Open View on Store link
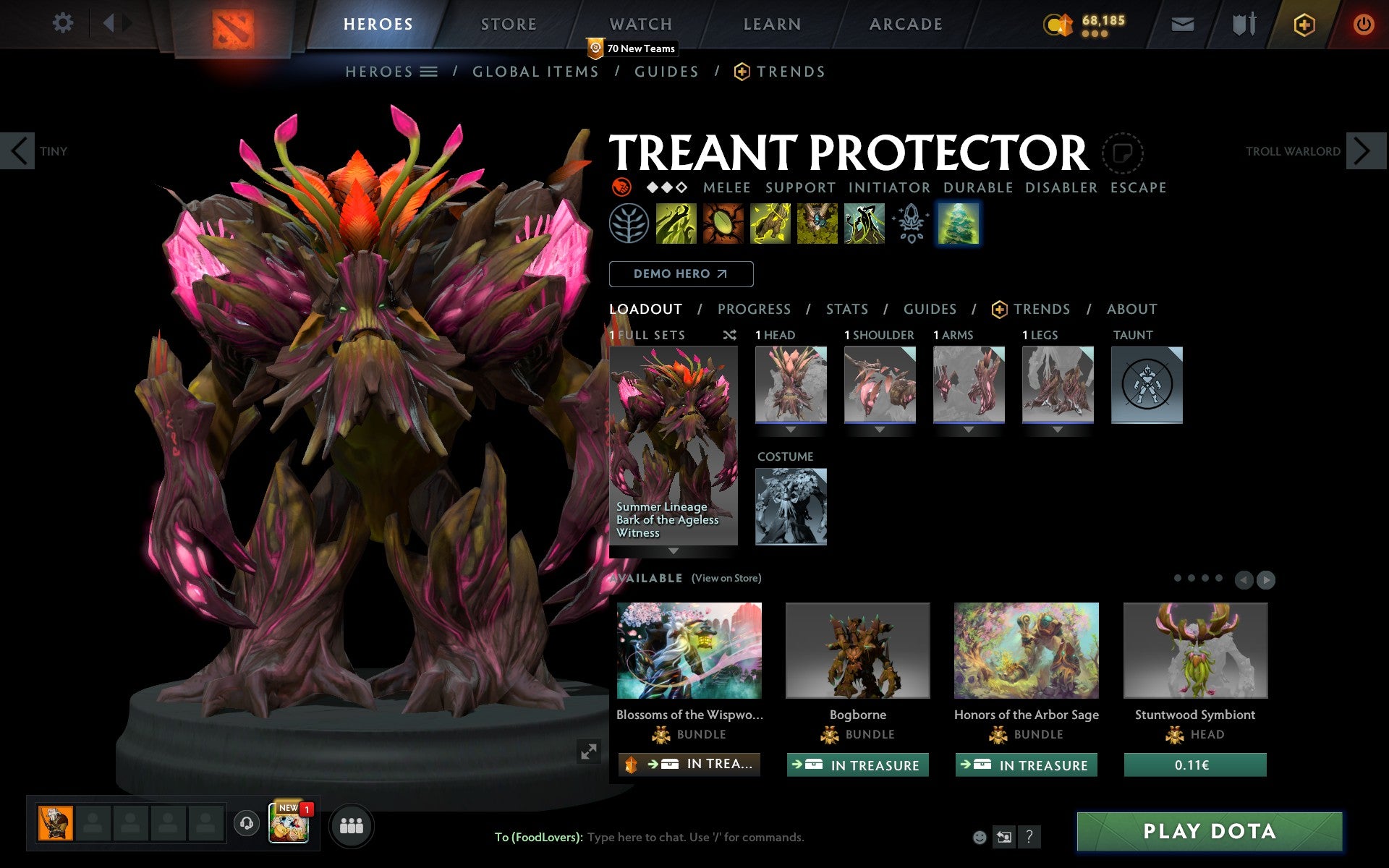Image resolution: width=1389 pixels, height=868 pixels. pos(726,578)
